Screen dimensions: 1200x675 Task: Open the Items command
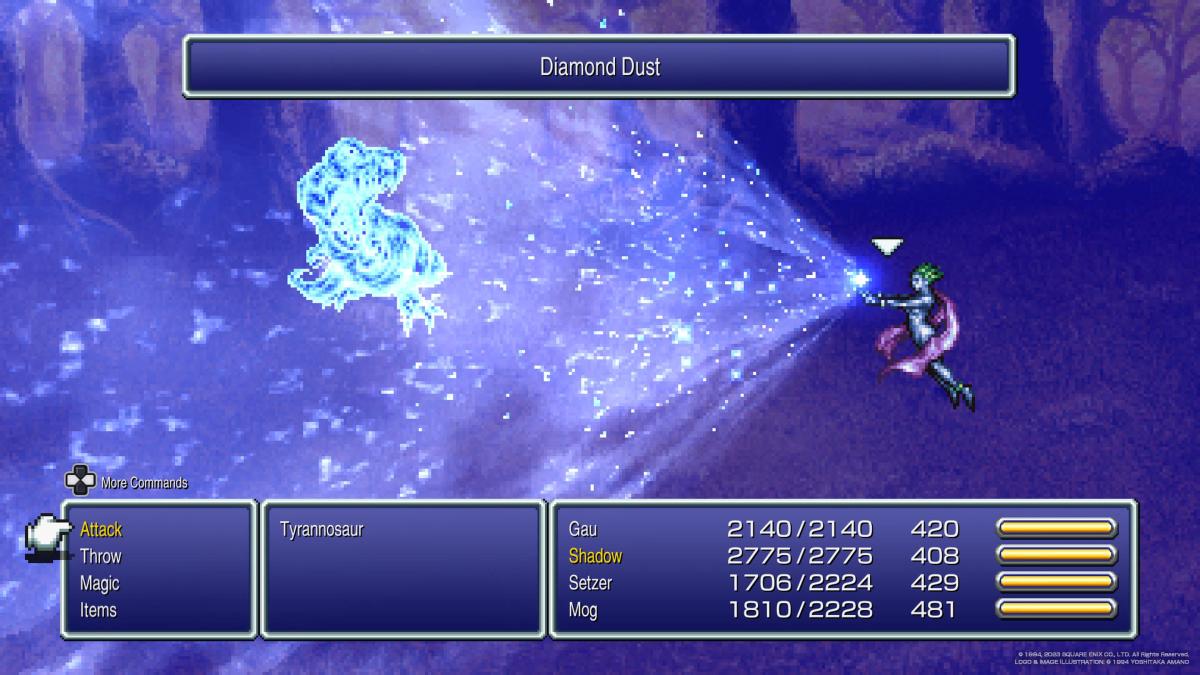click(x=98, y=610)
